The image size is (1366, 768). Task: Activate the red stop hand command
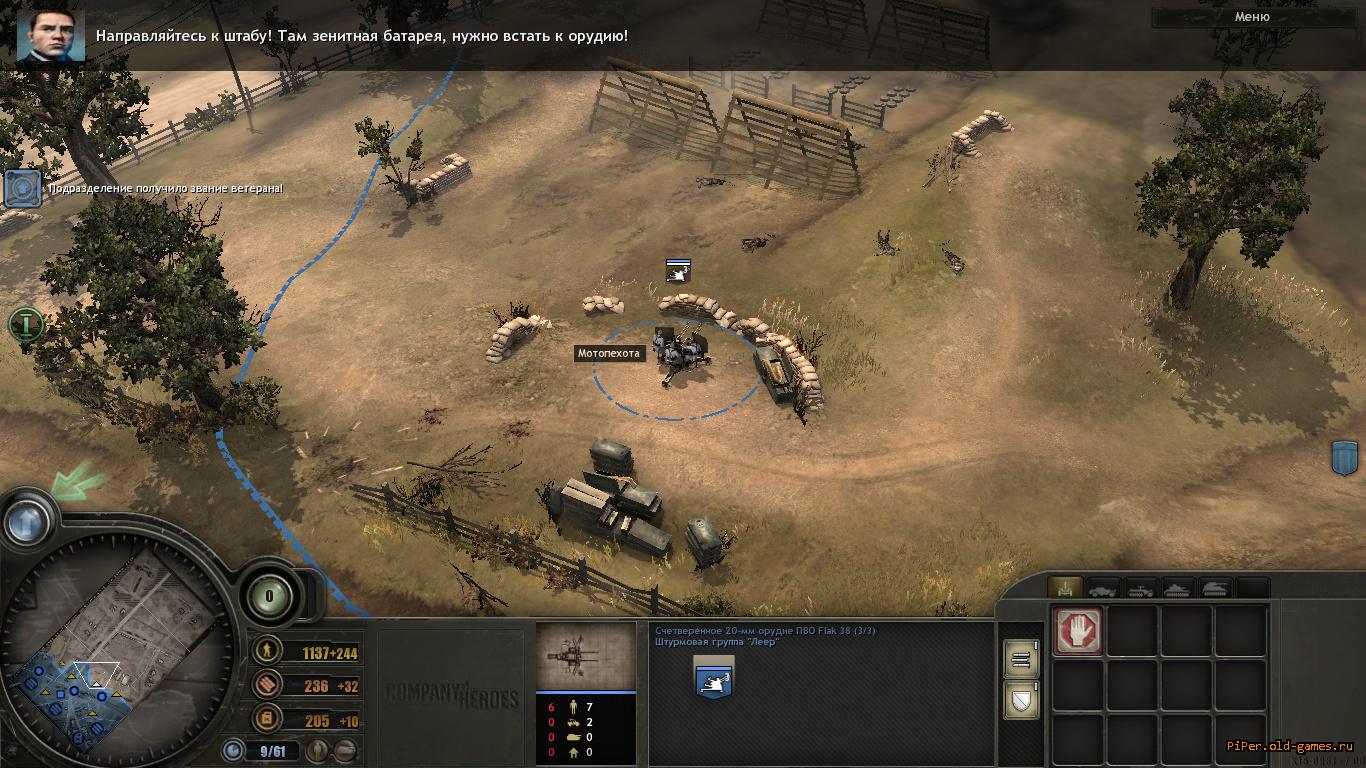point(1078,632)
